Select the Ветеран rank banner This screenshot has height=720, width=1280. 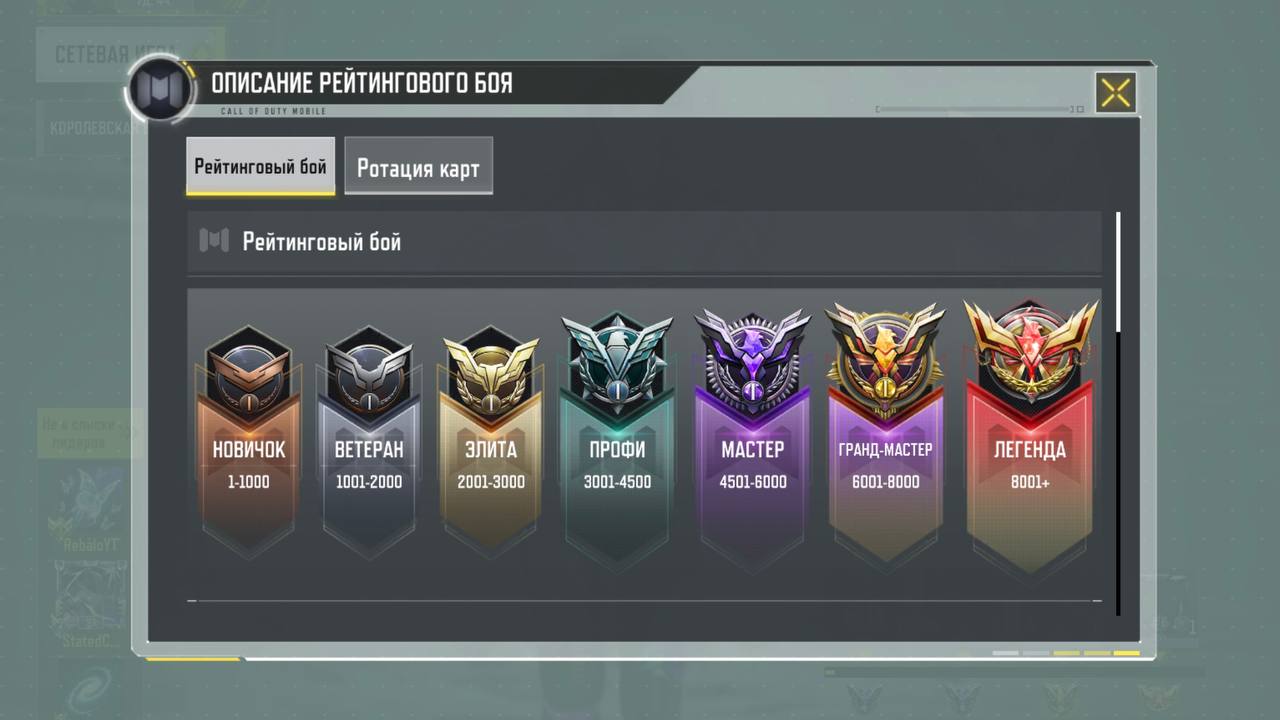tap(369, 440)
